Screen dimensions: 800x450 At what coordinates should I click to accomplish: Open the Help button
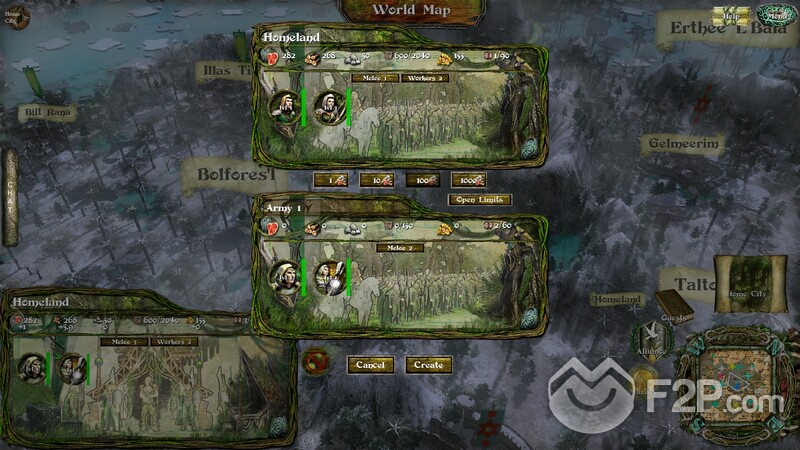tap(731, 15)
